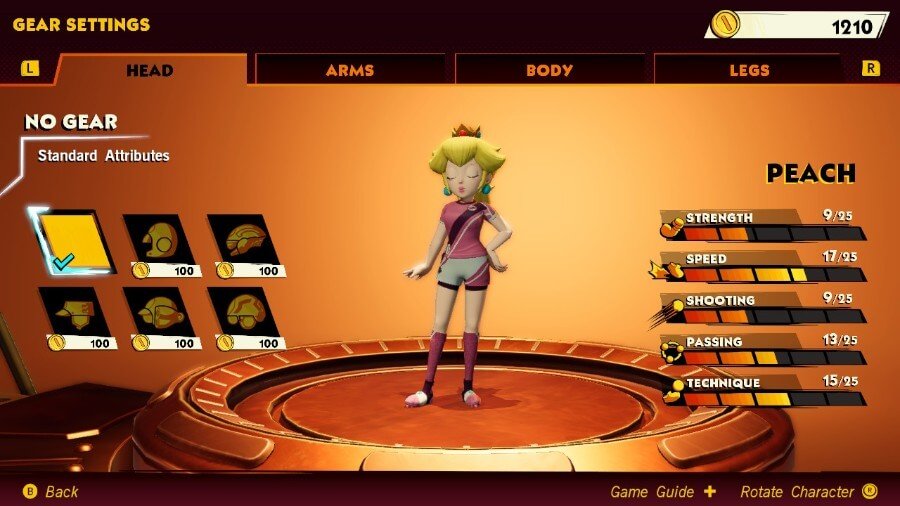
Task: Select the Legs gear tab
Action: pos(749,70)
